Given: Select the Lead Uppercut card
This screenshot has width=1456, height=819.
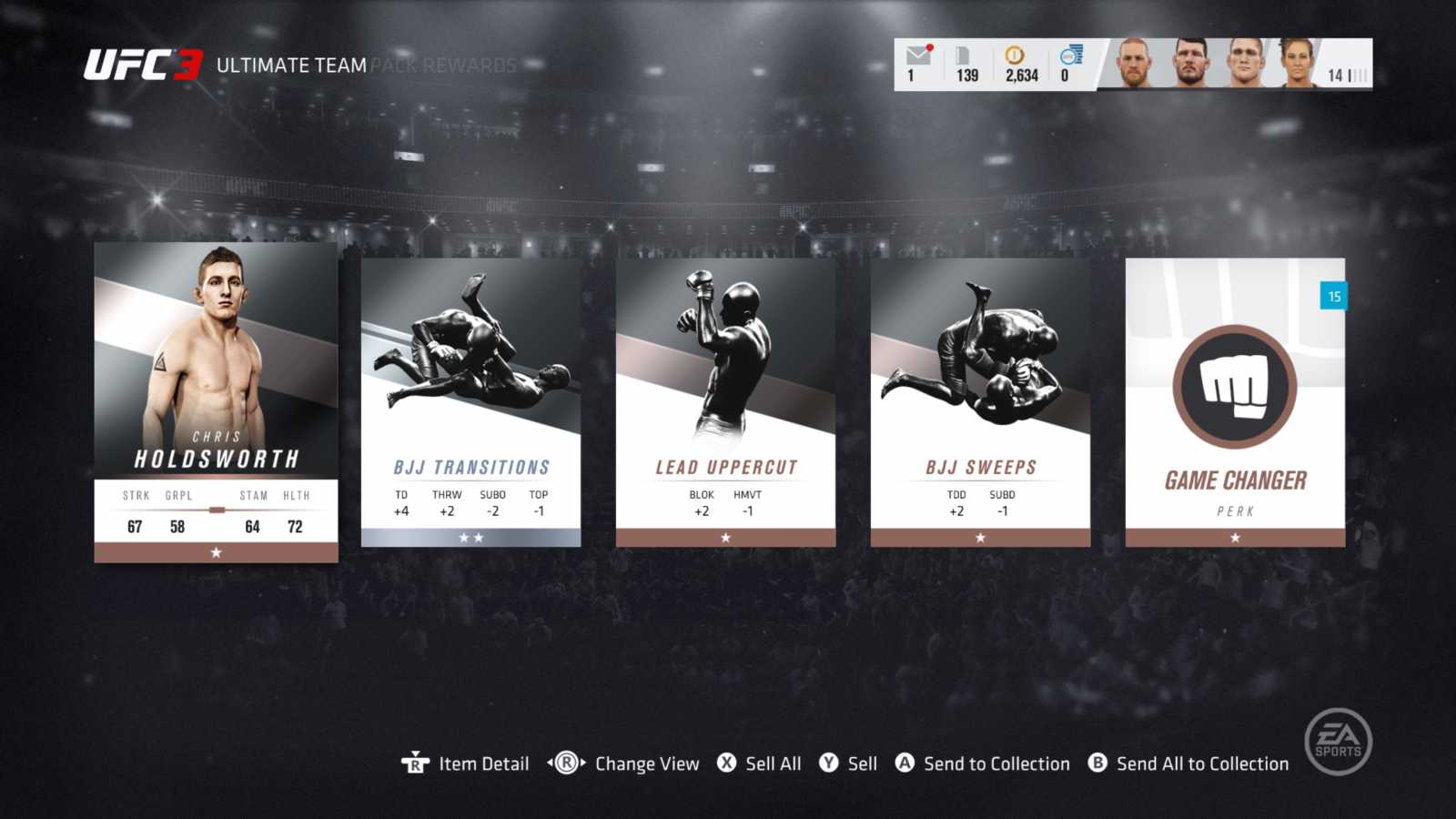Looking at the screenshot, I should point(724,405).
